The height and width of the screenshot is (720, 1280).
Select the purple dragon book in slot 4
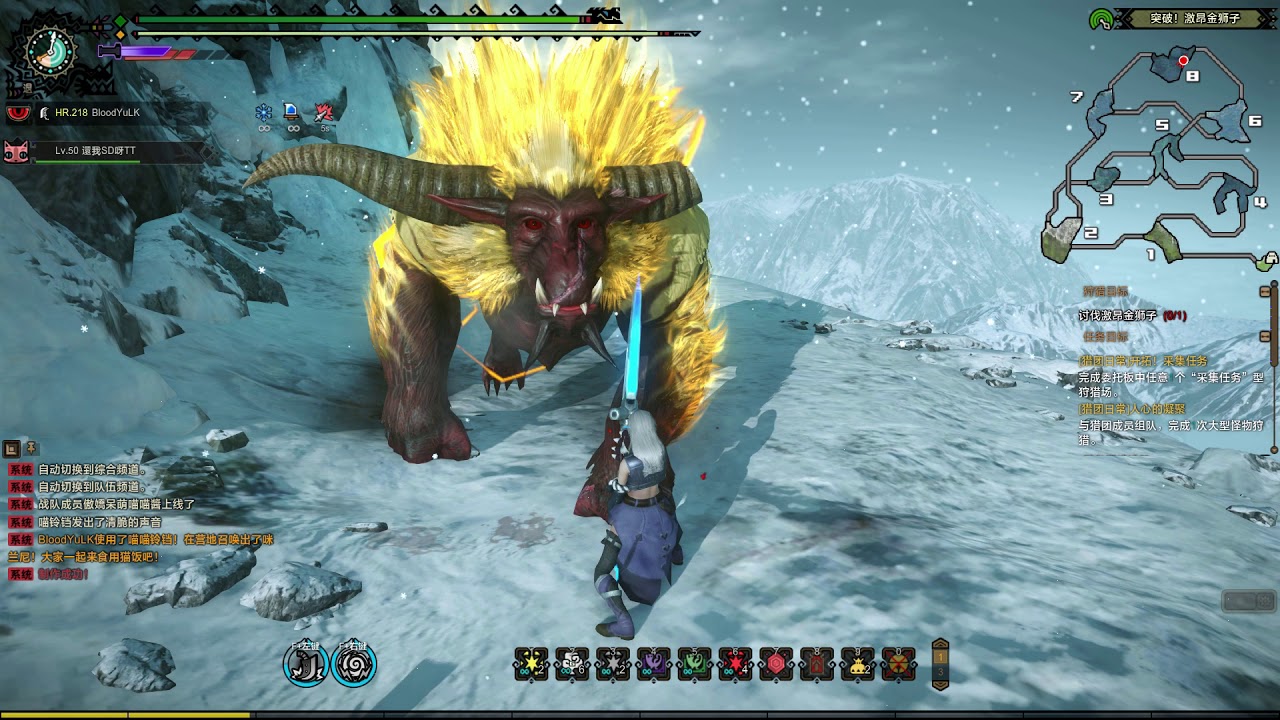coord(653,664)
